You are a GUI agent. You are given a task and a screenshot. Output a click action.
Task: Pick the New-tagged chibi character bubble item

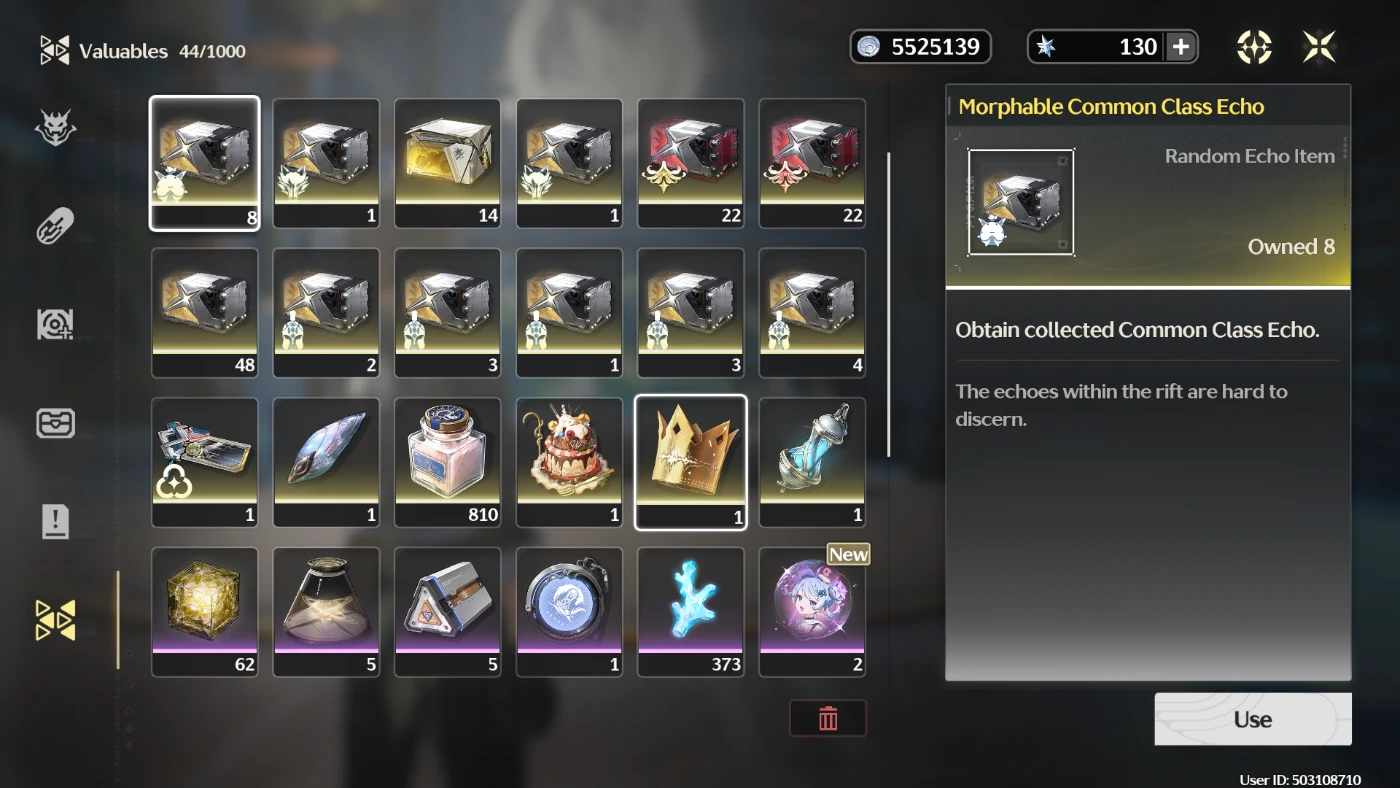pos(812,611)
